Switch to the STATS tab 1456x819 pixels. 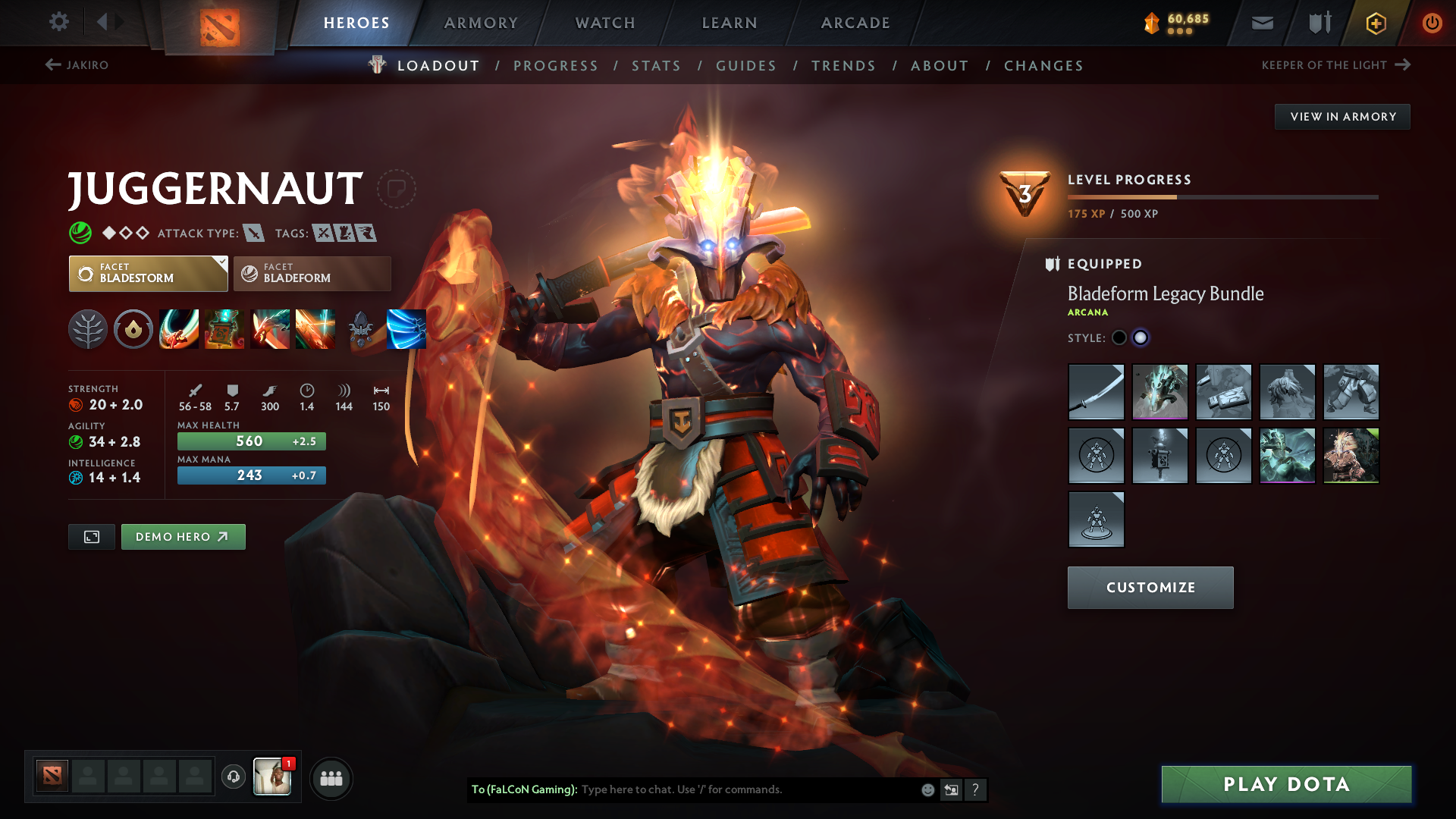coord(656,66)
